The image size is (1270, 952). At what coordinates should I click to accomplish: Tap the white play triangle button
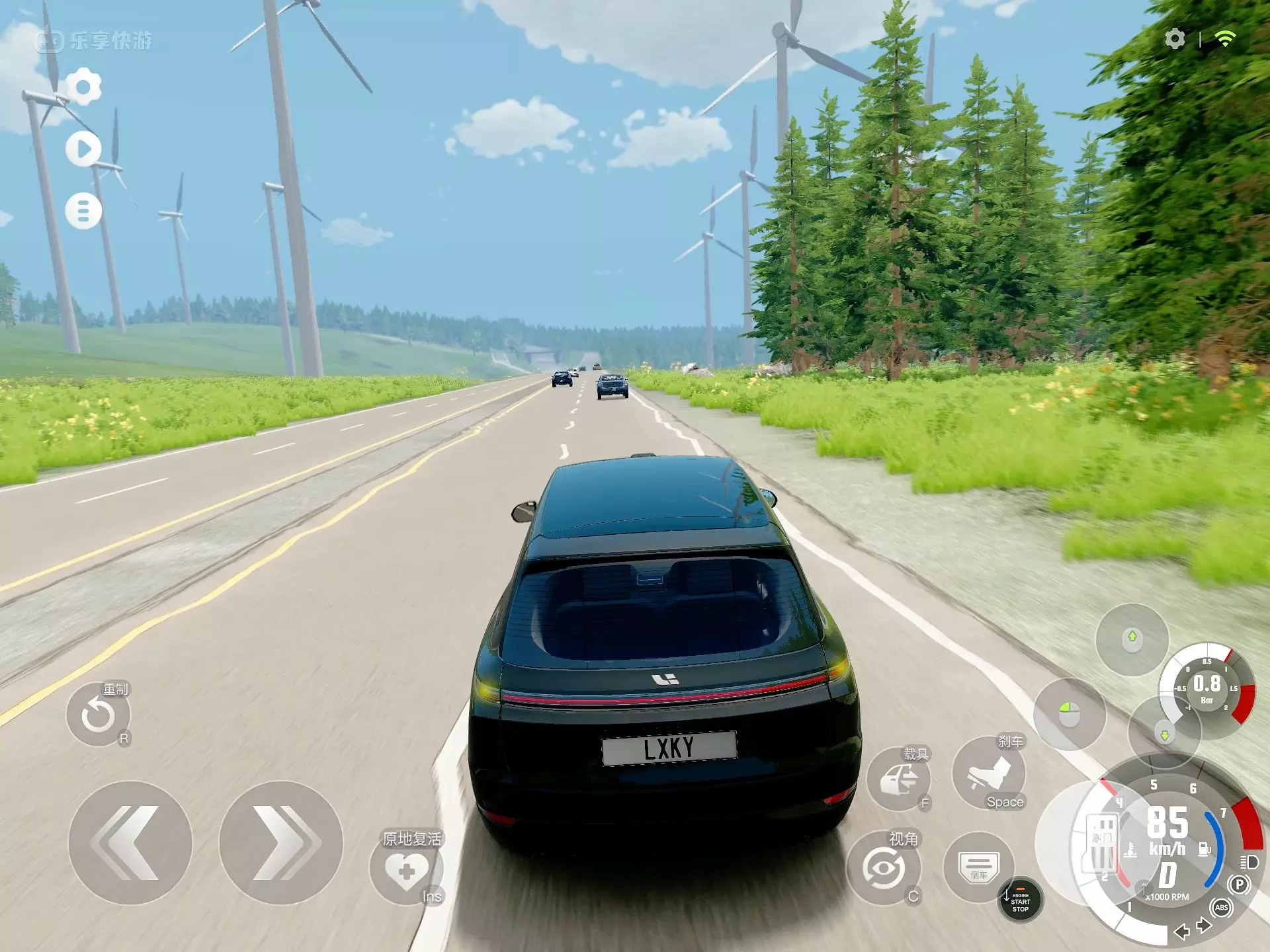point(83,149)
